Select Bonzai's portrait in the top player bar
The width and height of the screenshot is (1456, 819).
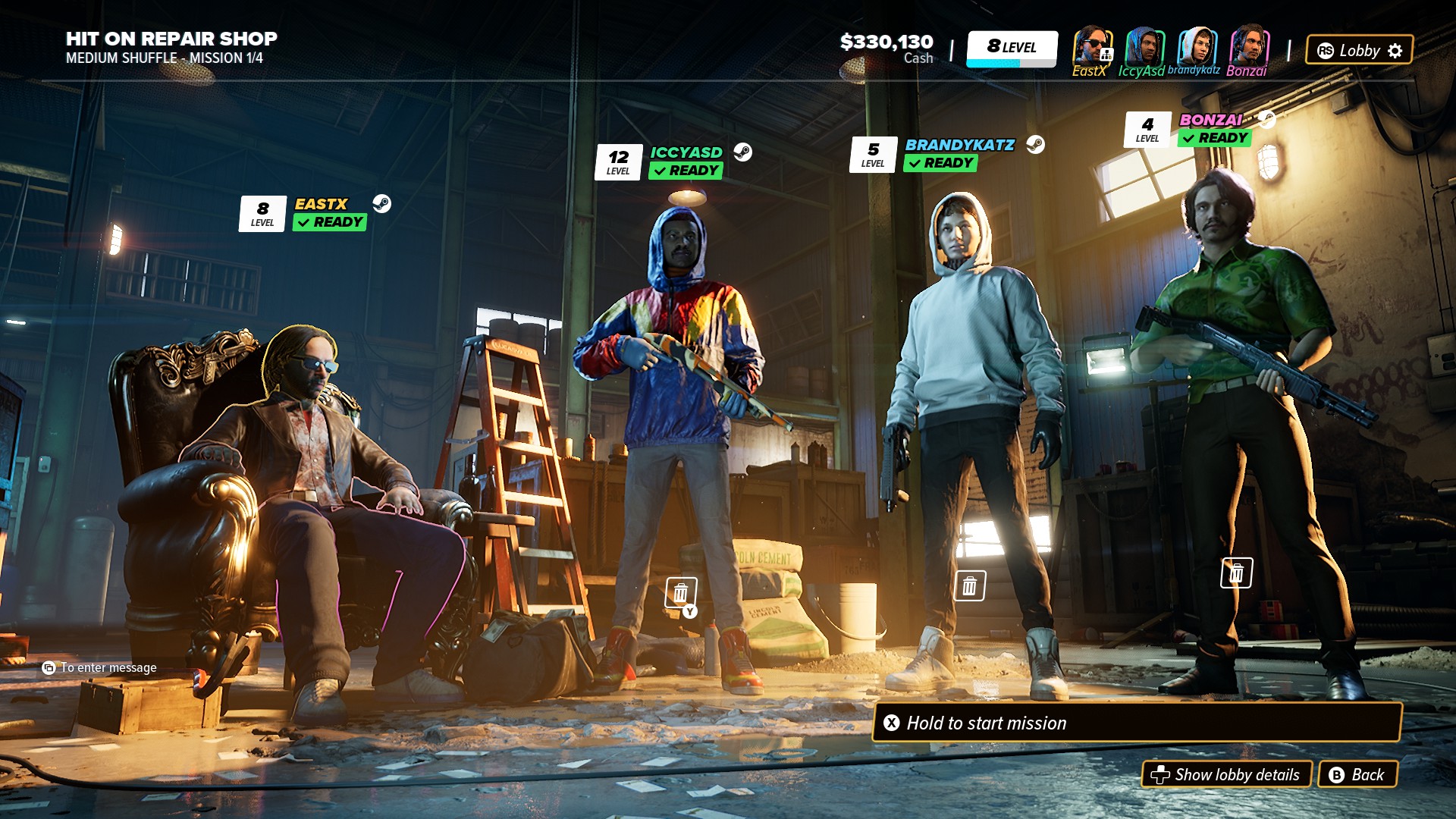1249,48
